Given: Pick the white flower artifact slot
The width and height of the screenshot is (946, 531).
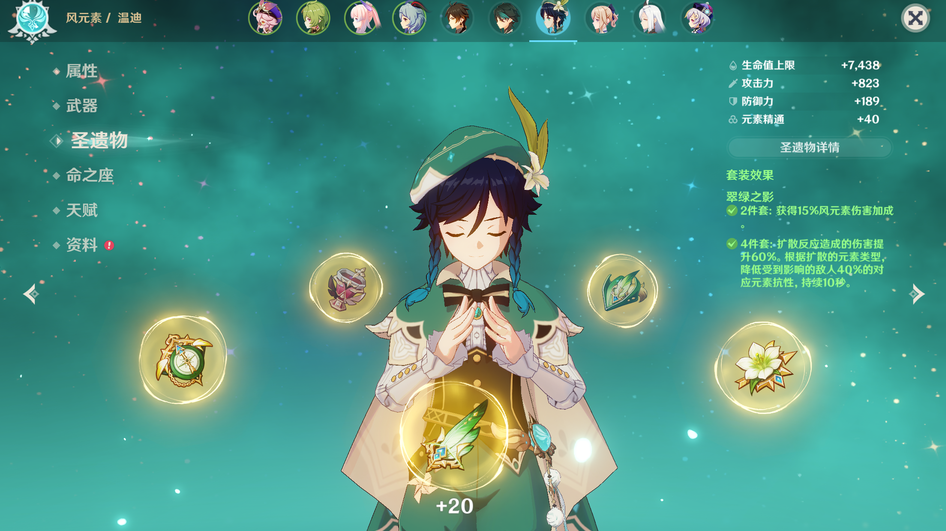Looking at the screenshot, I should [x=763, y=368].
